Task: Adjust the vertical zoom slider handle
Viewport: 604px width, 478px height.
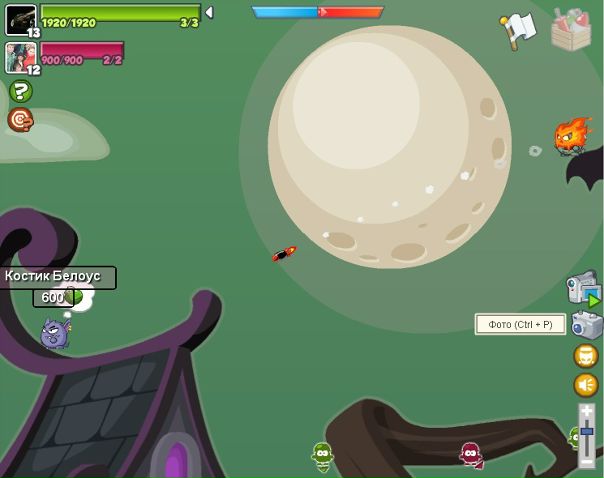Action: point(587,431)
